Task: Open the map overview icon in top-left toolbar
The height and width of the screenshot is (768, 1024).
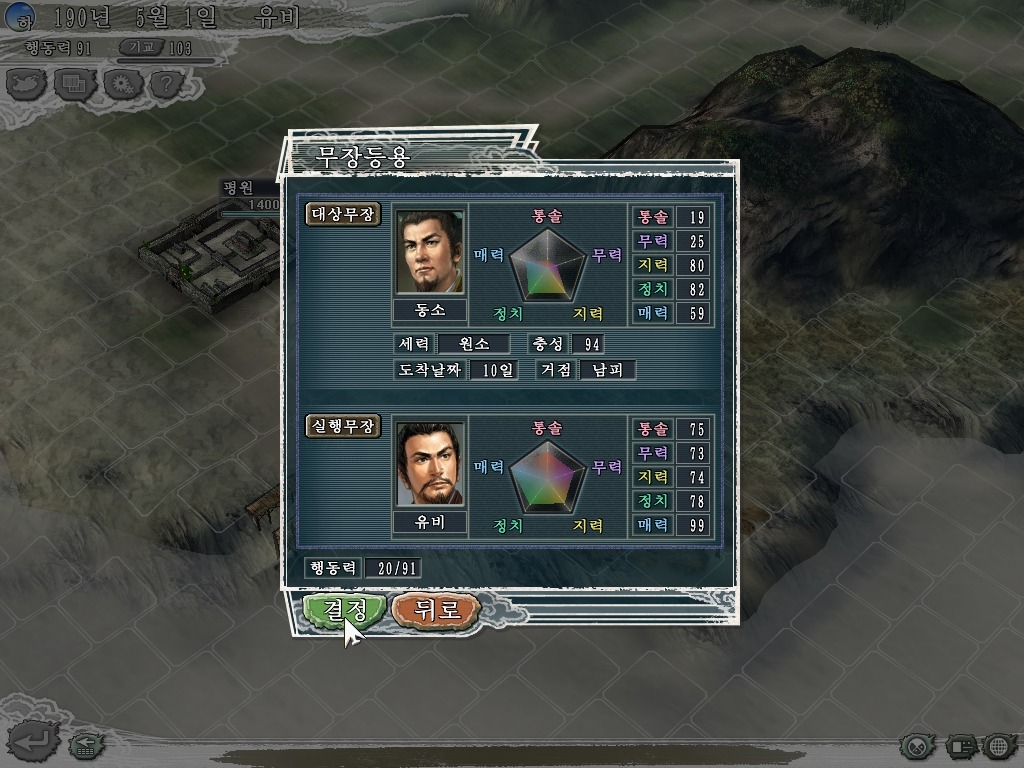Action: [27, 83]
